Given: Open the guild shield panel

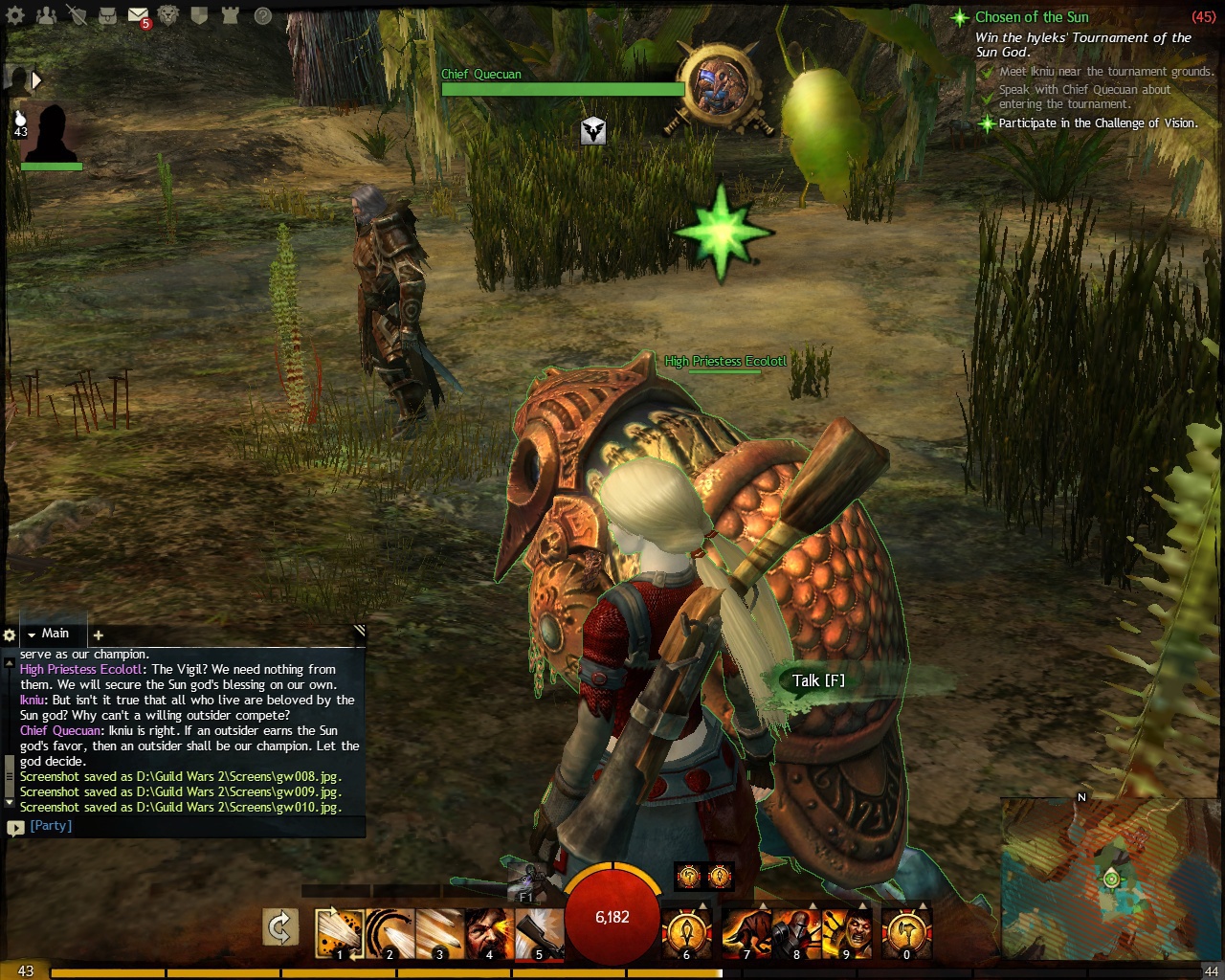Looking at the screenshot, I should (200, 15).
